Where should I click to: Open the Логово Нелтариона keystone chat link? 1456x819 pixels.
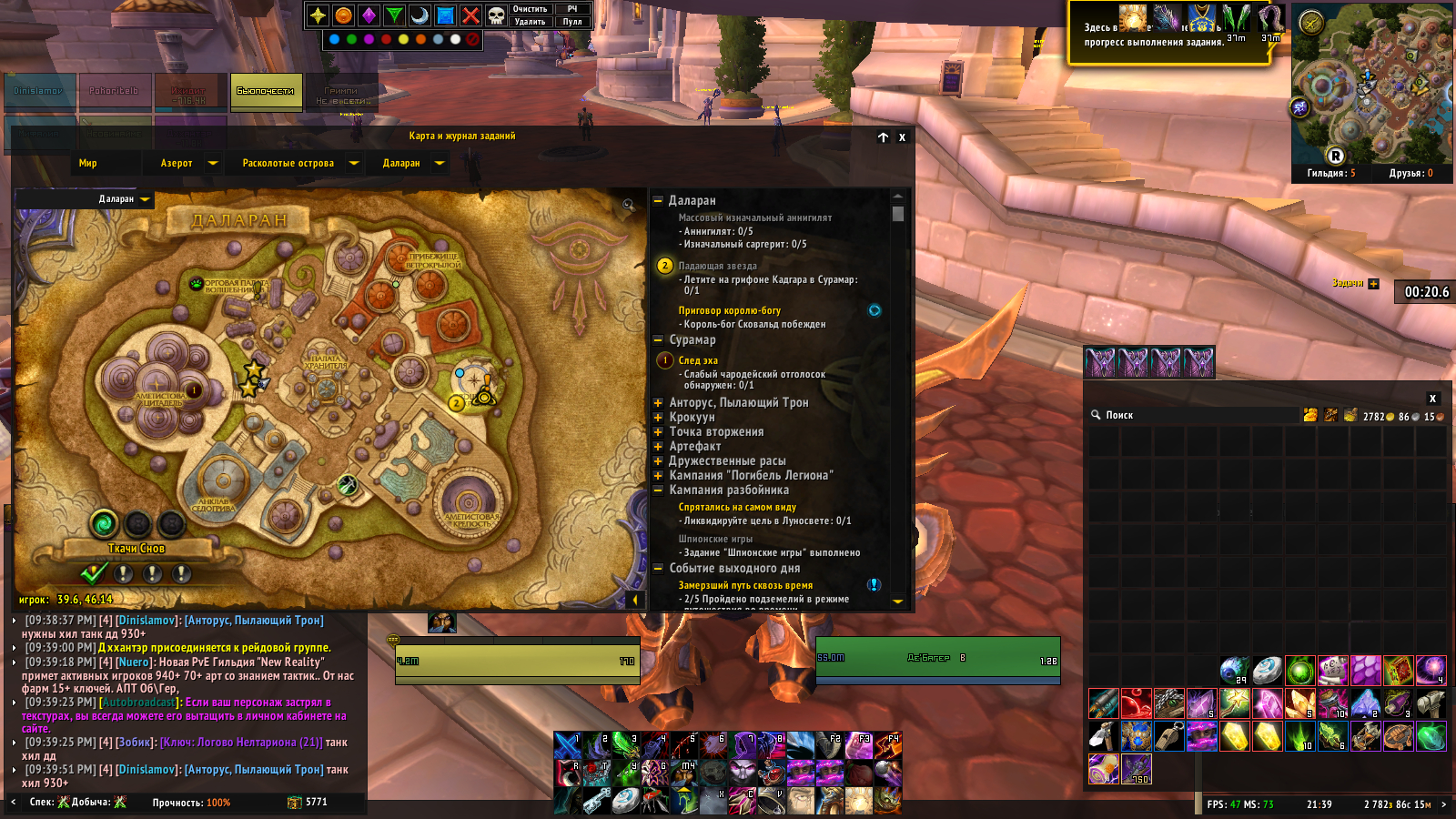[241, 743]
